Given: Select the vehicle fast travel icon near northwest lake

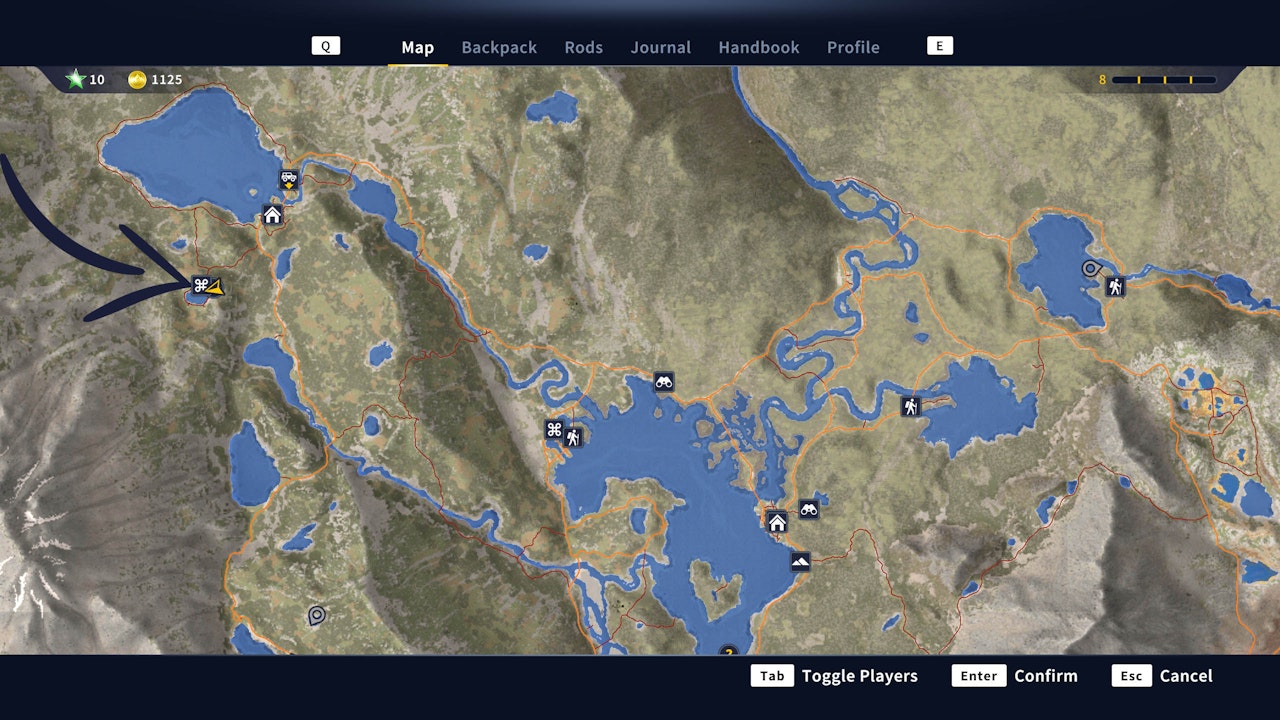Looking at the screenshot, I should (287, 180).
